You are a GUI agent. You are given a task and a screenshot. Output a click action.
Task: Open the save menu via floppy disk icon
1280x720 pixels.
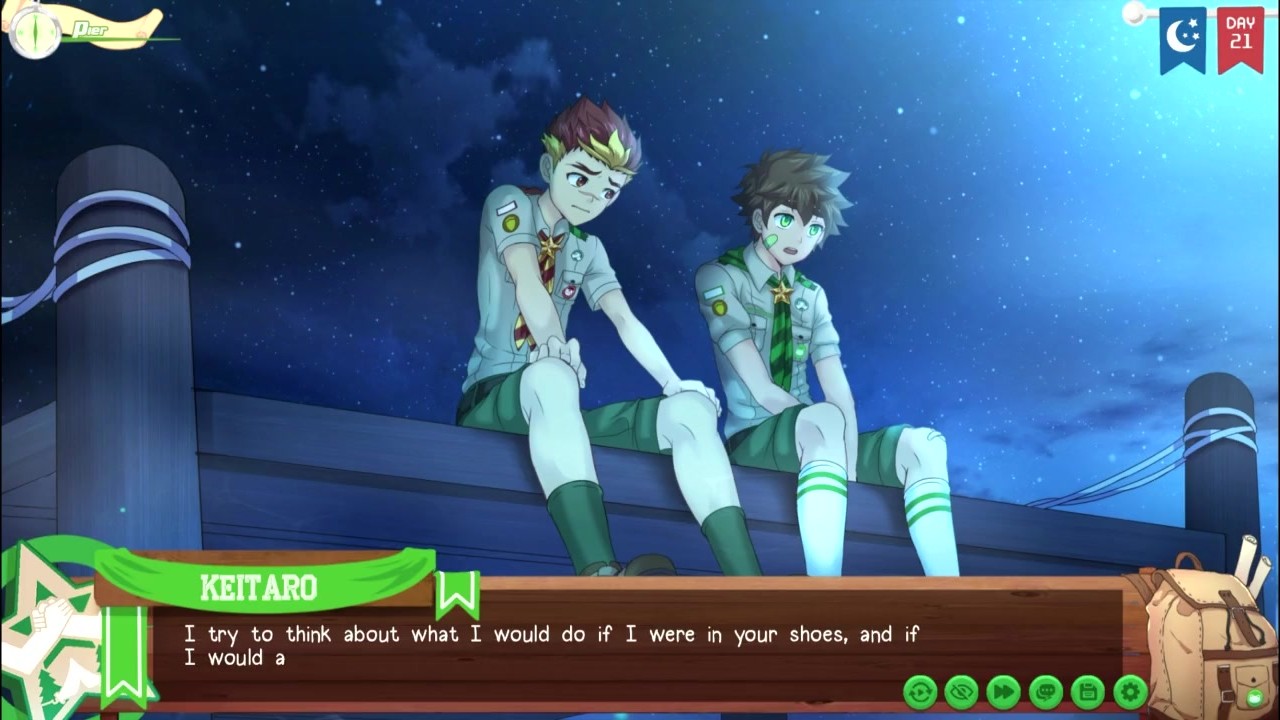[x=1088, y=691]
